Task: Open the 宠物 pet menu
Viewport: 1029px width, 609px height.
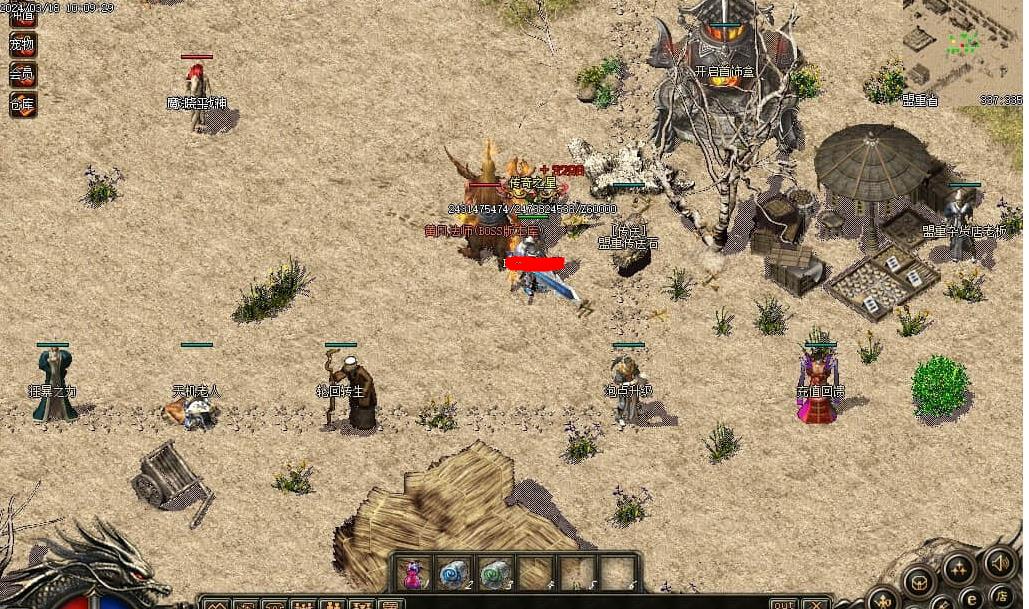Action: click(22, 45)
